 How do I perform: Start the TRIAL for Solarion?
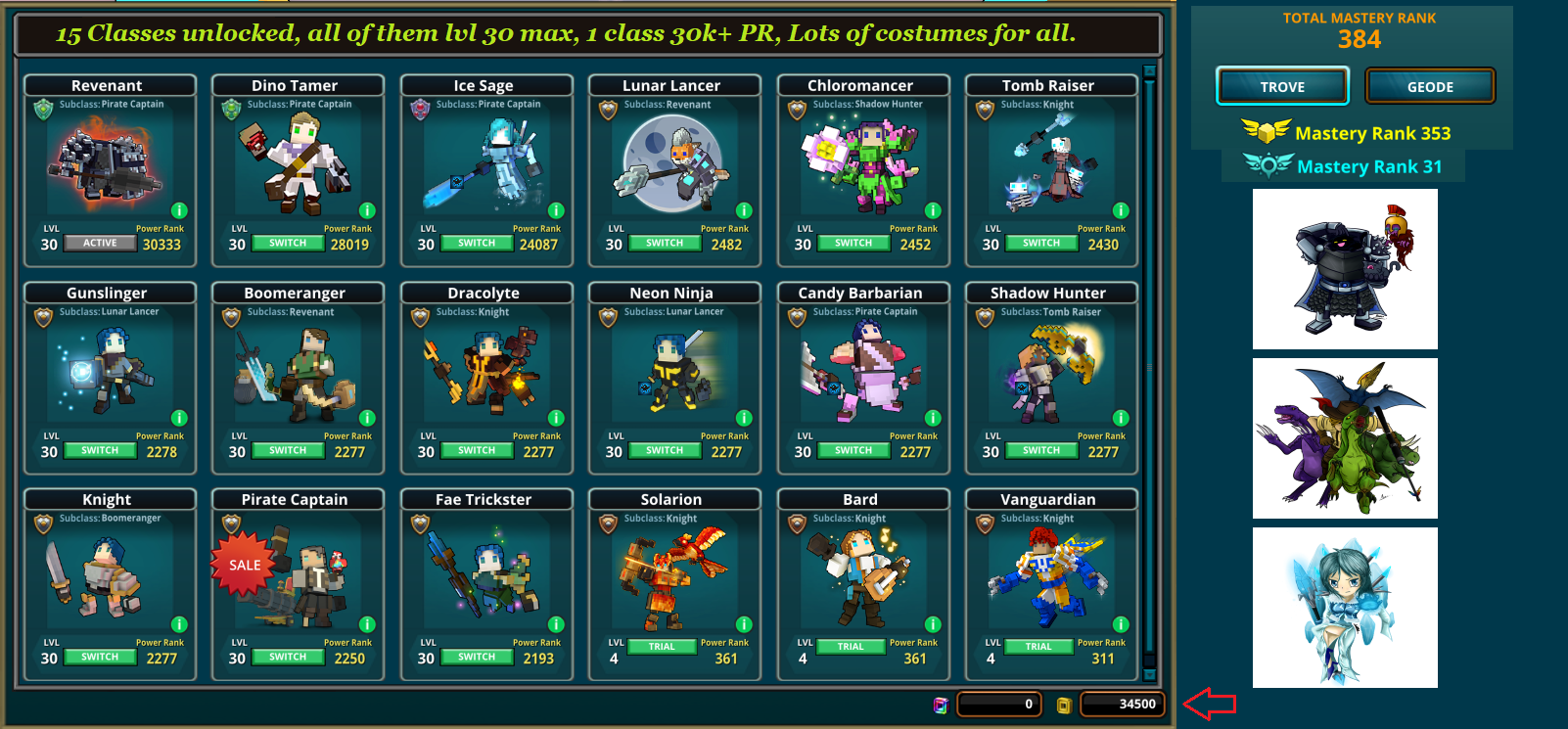(x=663, y=646)
